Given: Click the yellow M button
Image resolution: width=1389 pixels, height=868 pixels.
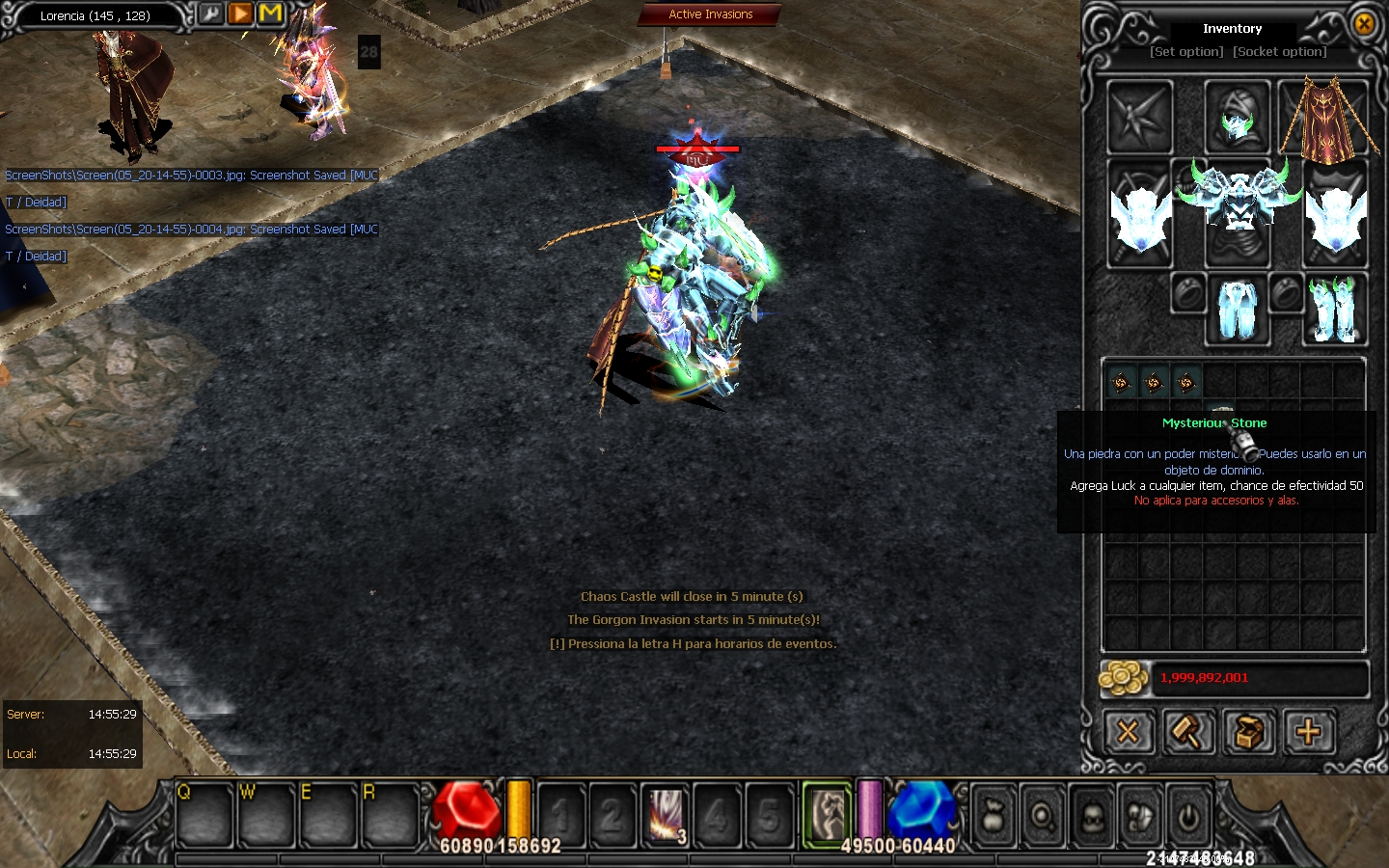Looking at the screenshot, I should (x=270, y=14).
